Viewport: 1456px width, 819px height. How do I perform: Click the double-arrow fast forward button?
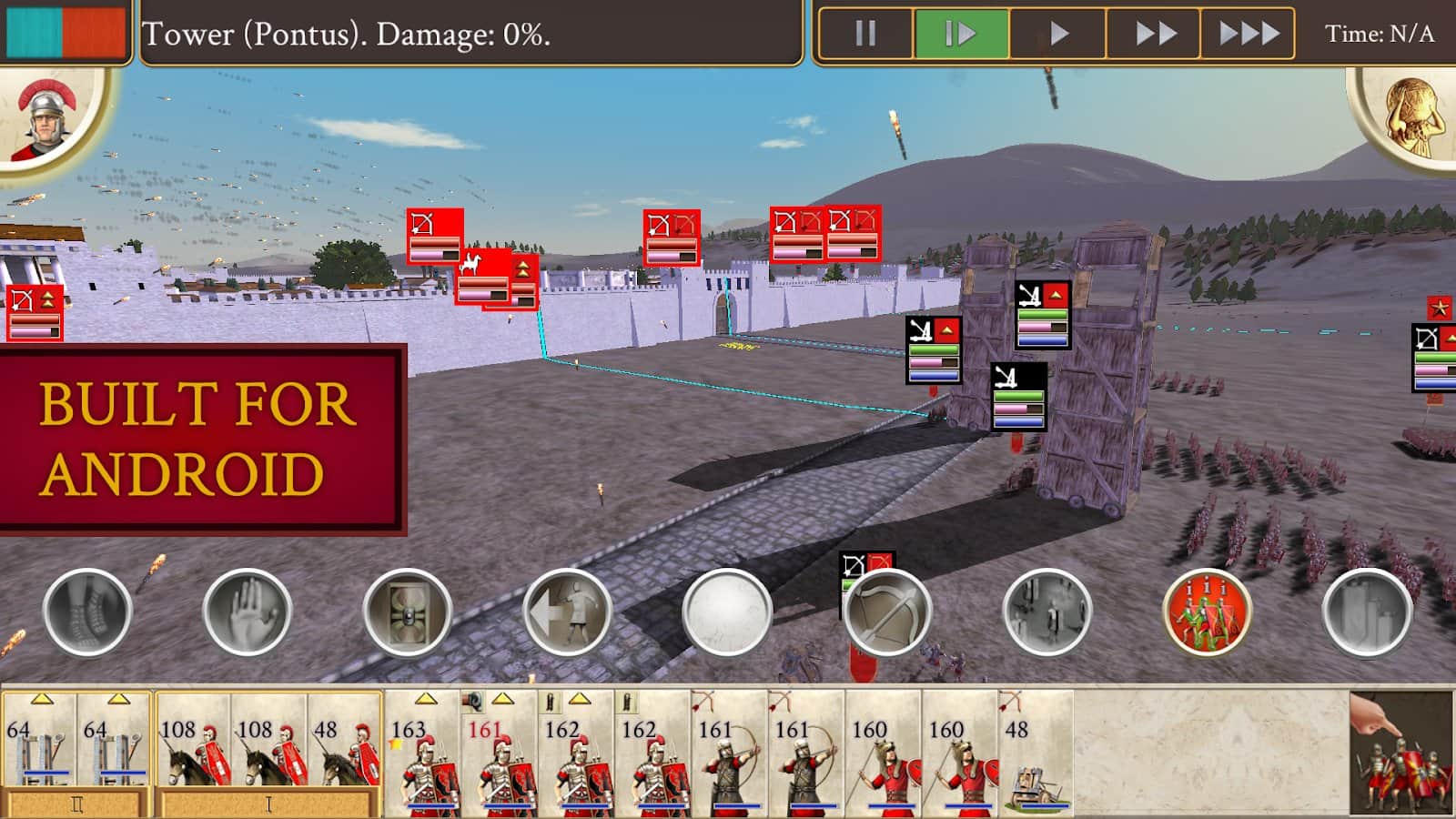tap(1156, 34)
